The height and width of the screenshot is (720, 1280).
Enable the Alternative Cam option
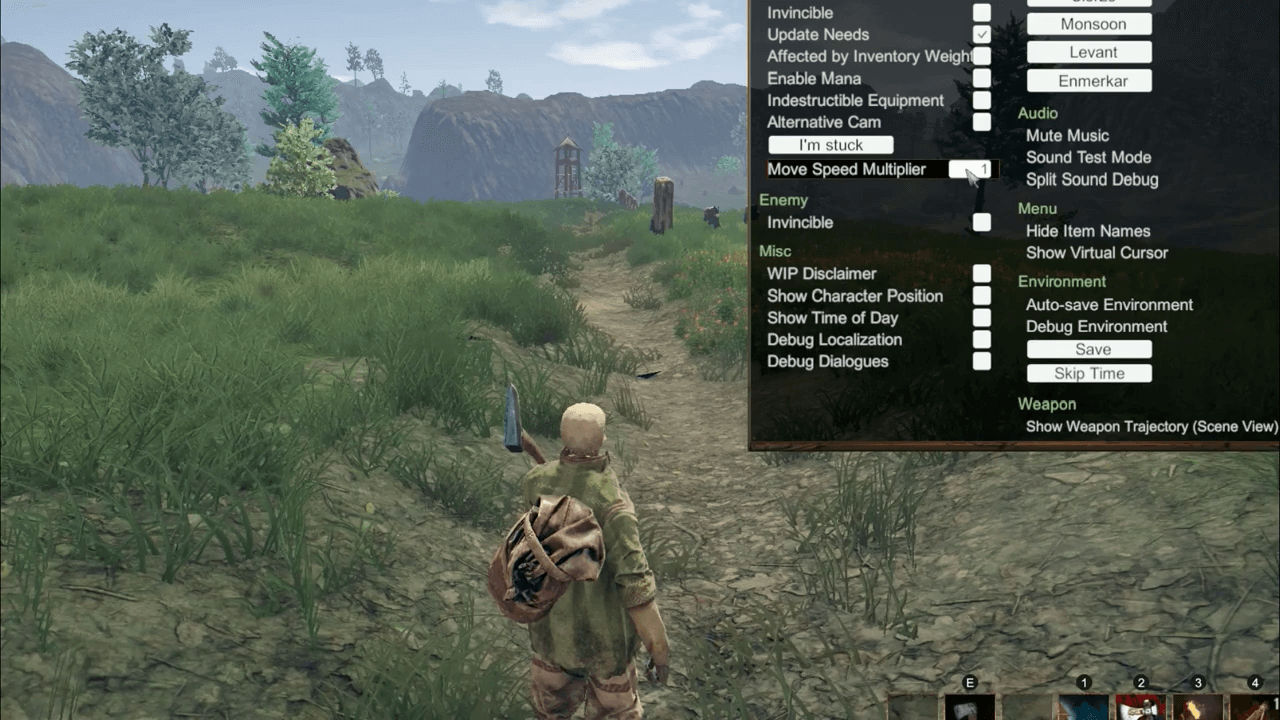click(x=982, y=122)
